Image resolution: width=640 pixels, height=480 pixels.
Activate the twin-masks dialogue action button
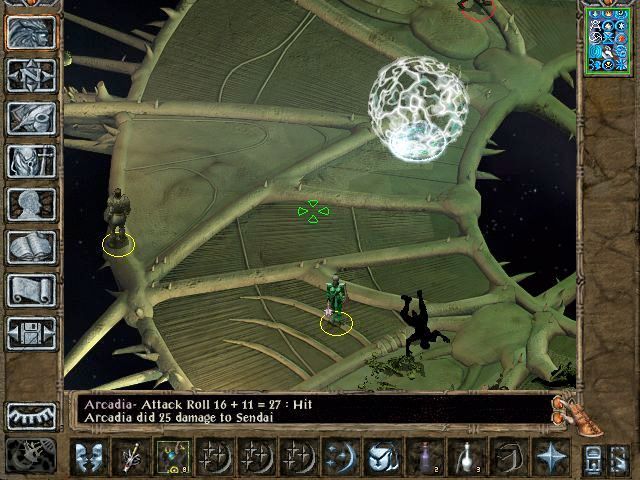(90, 456)
